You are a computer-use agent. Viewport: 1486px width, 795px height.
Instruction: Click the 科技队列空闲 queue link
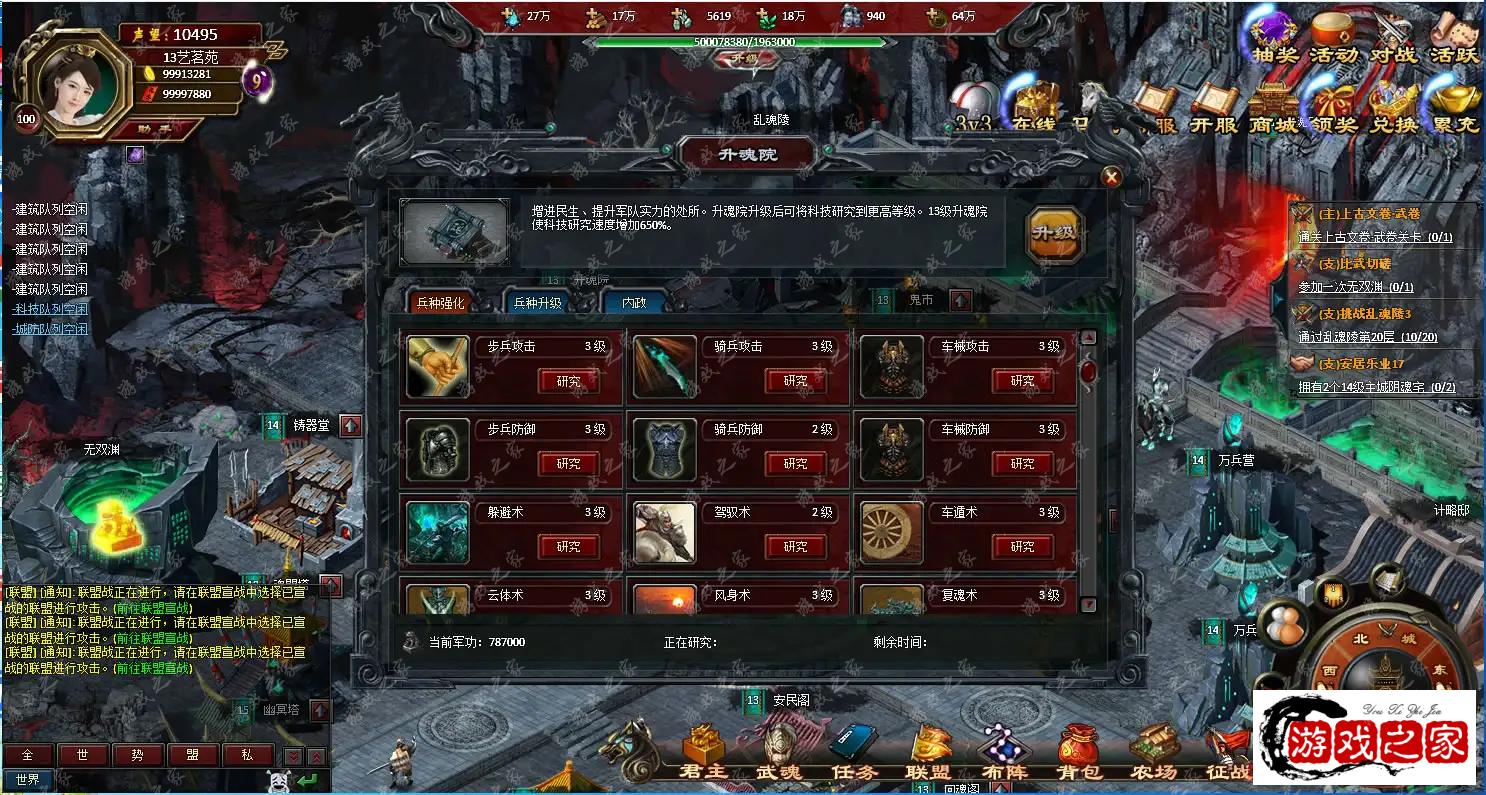point(50,309)
